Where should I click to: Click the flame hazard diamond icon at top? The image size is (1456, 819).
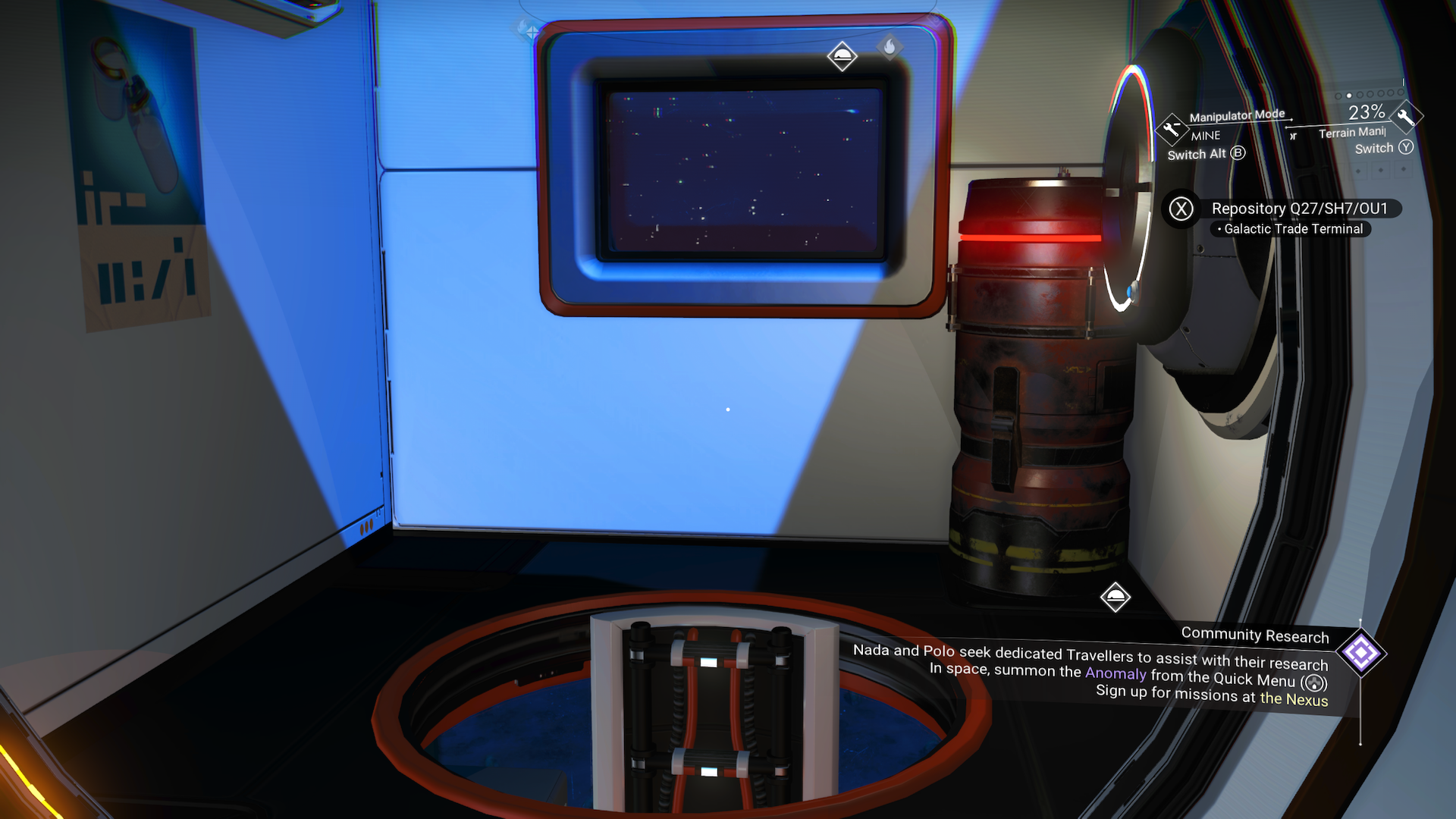[889, 45]
